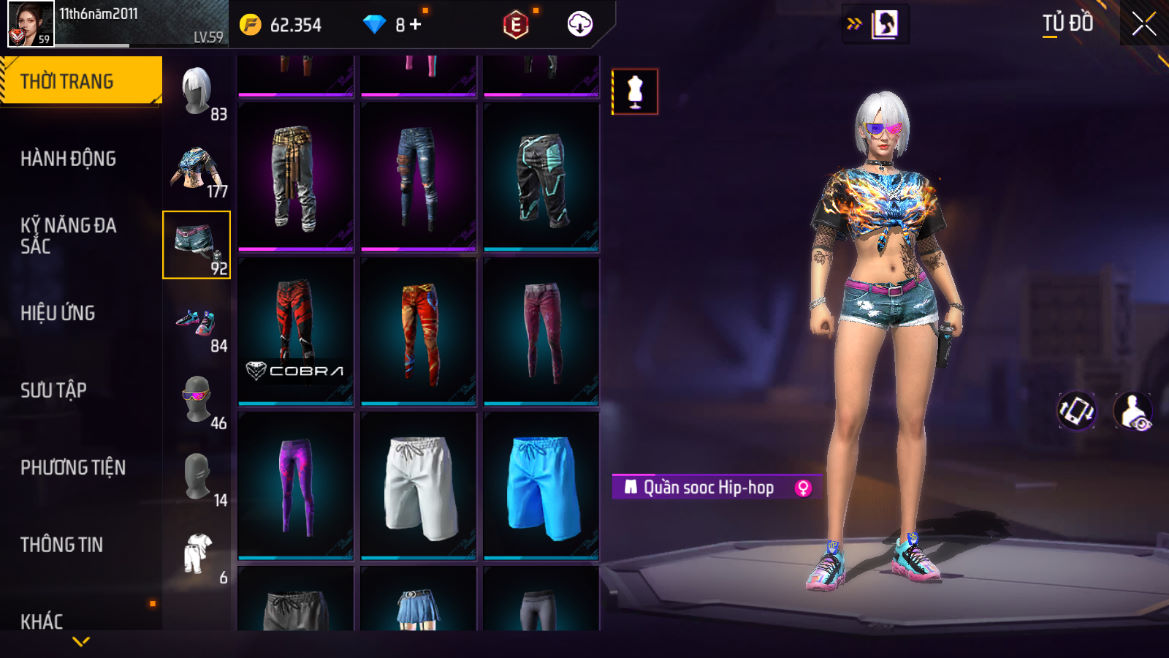
Task: Select the Hiệu Ứng category
Action: point(58,313)
